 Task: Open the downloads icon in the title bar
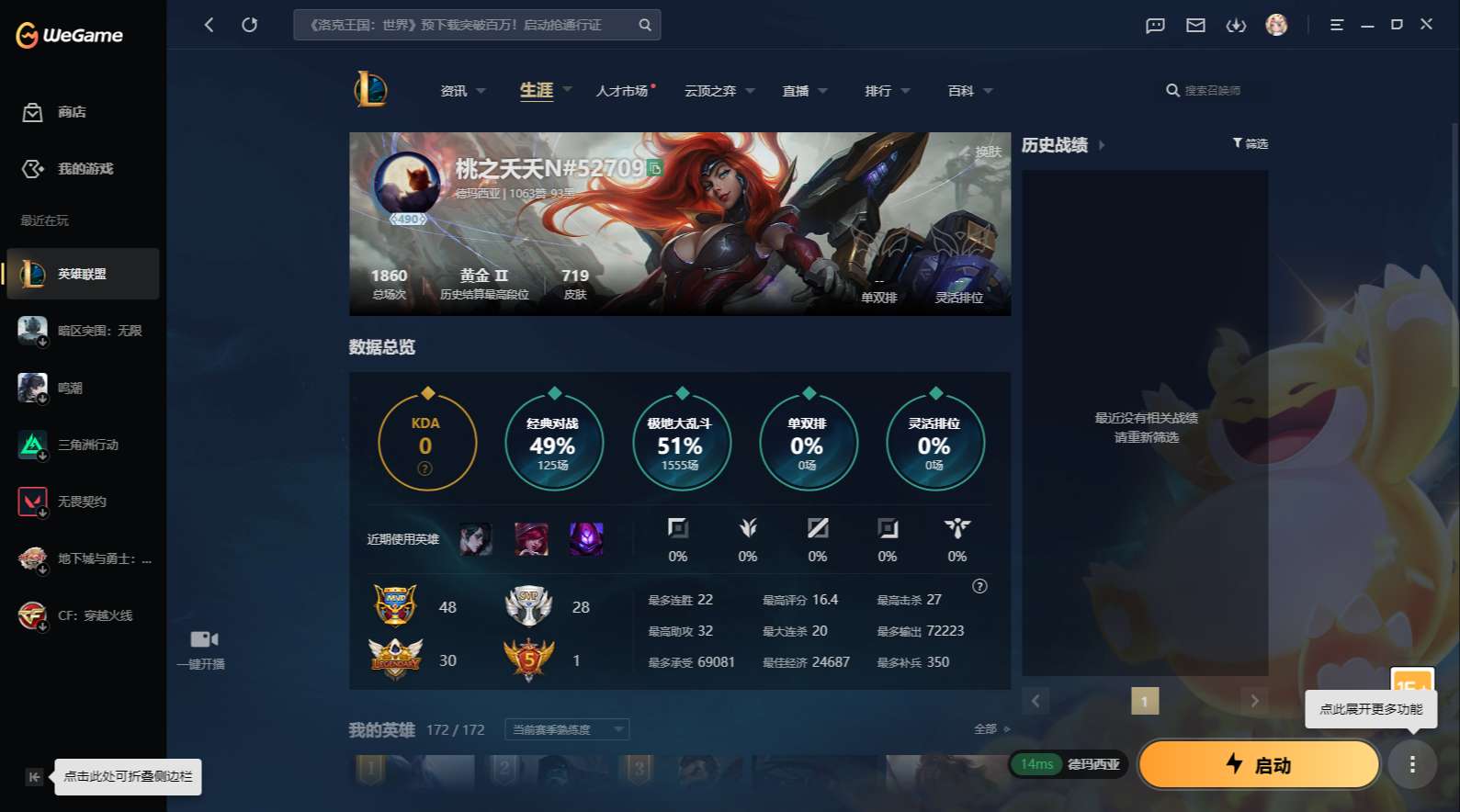(1236, 25)
